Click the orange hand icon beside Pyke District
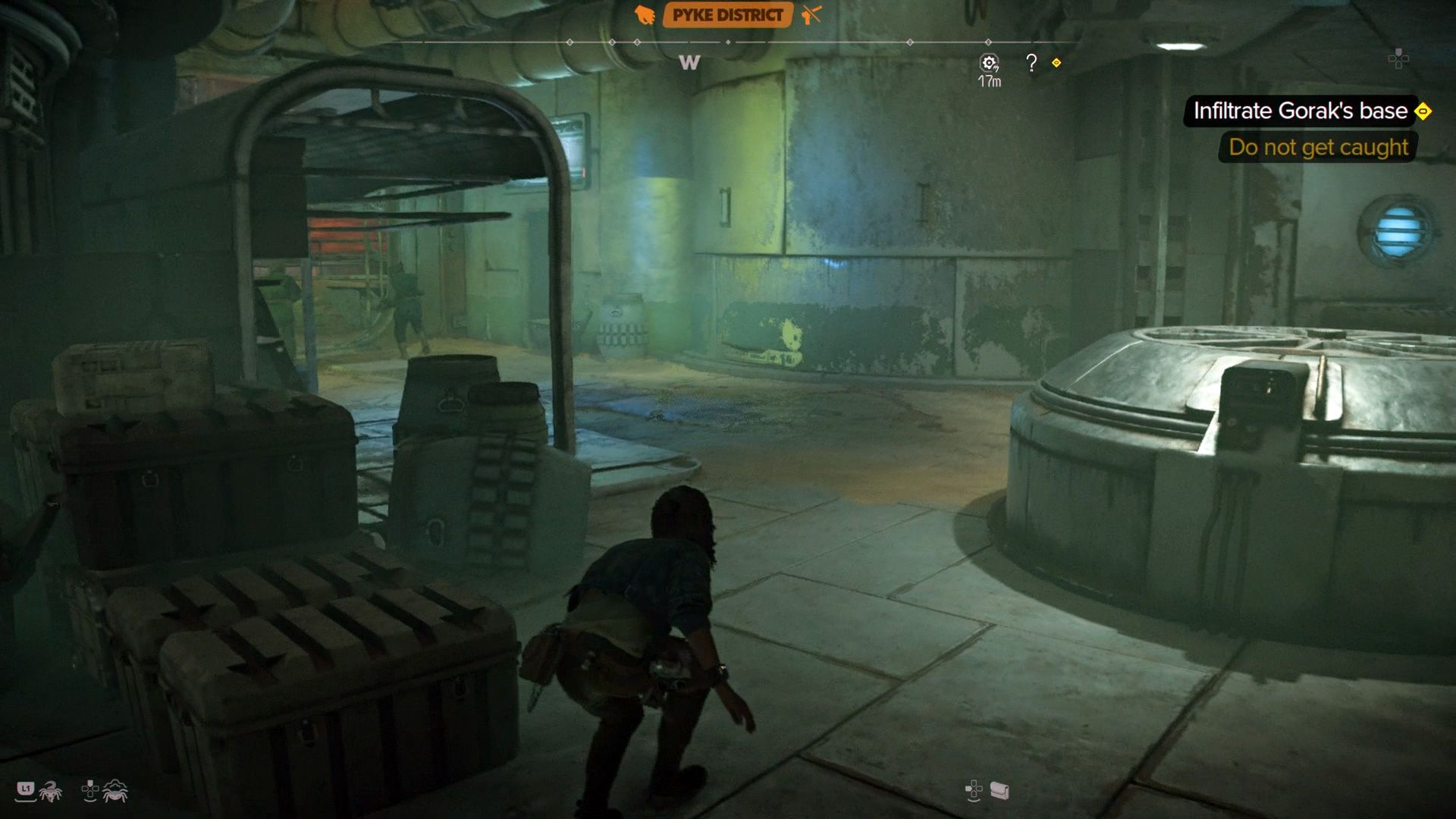This screenshot has width=1456, height=819. pyautogui.click(x=645, y=14)
